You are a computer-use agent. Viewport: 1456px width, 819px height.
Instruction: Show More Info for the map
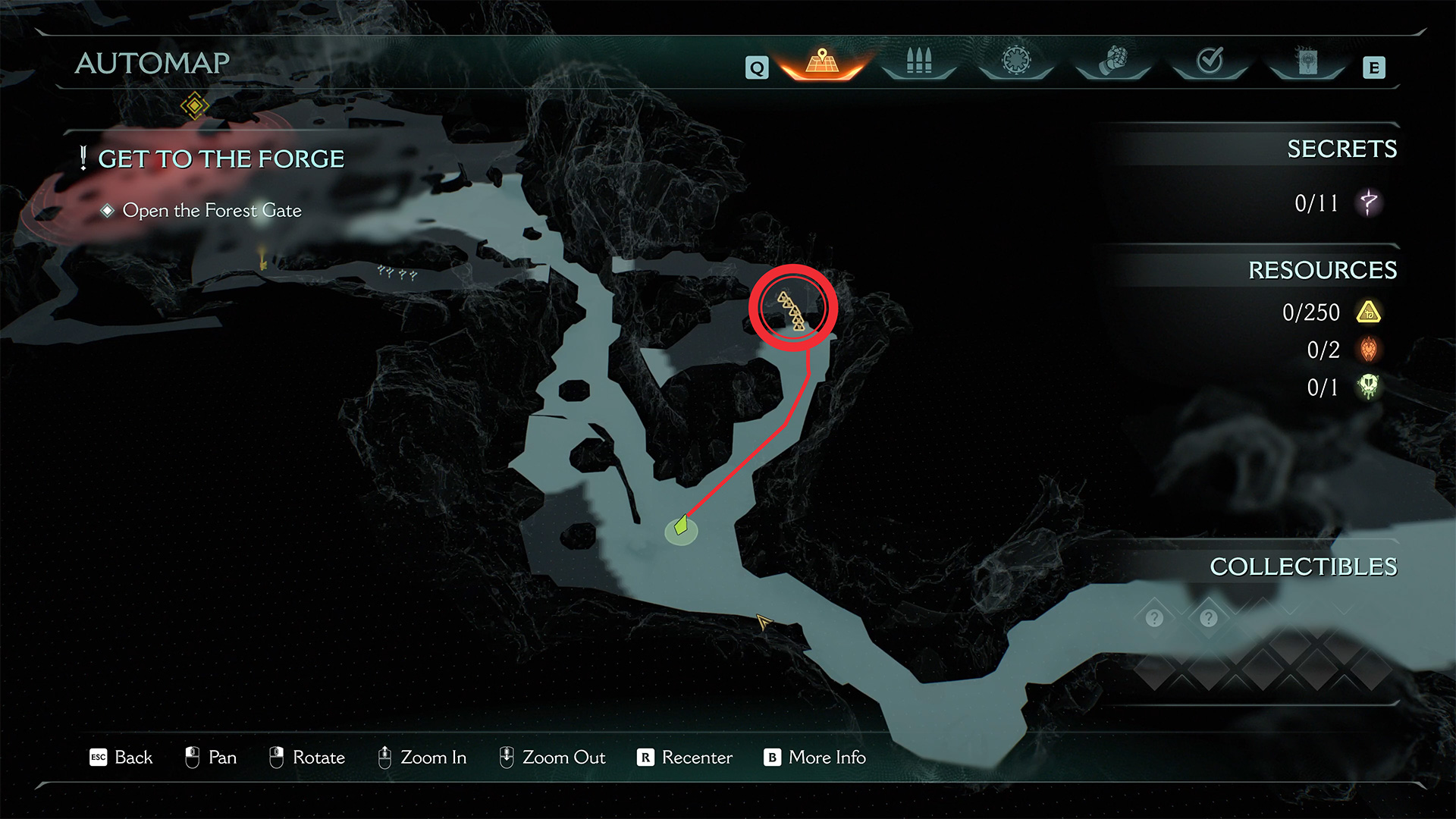815,758
